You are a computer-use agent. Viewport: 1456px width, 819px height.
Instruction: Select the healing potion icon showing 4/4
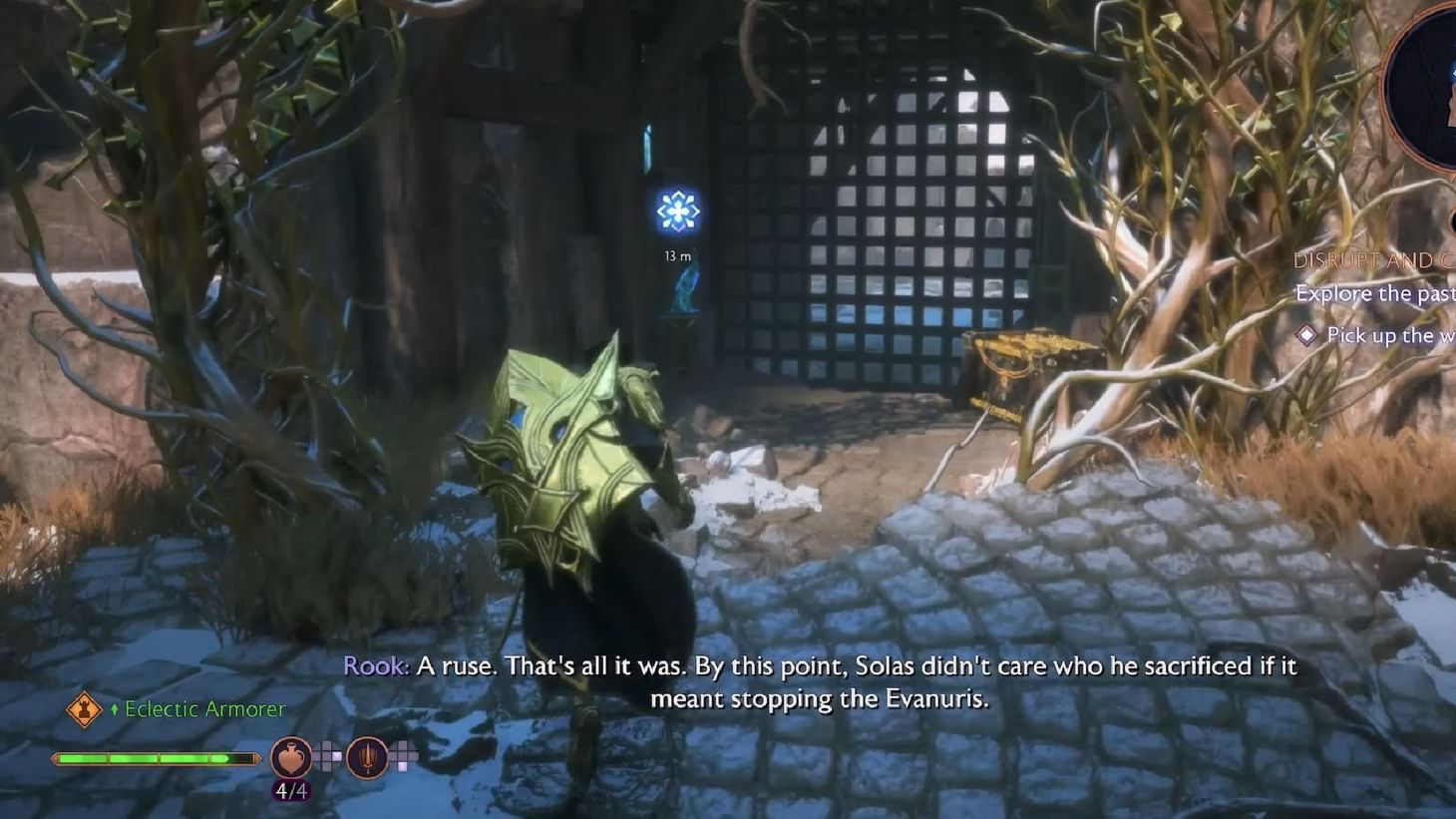290,758
